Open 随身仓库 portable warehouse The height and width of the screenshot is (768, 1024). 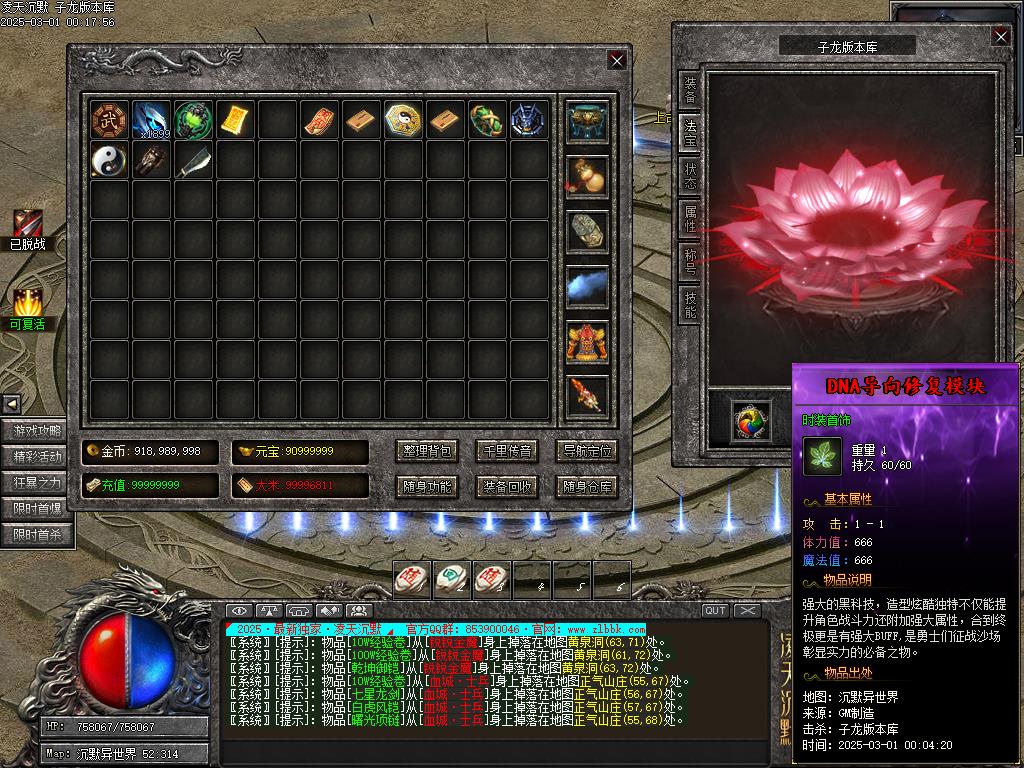tap(586, 487)
